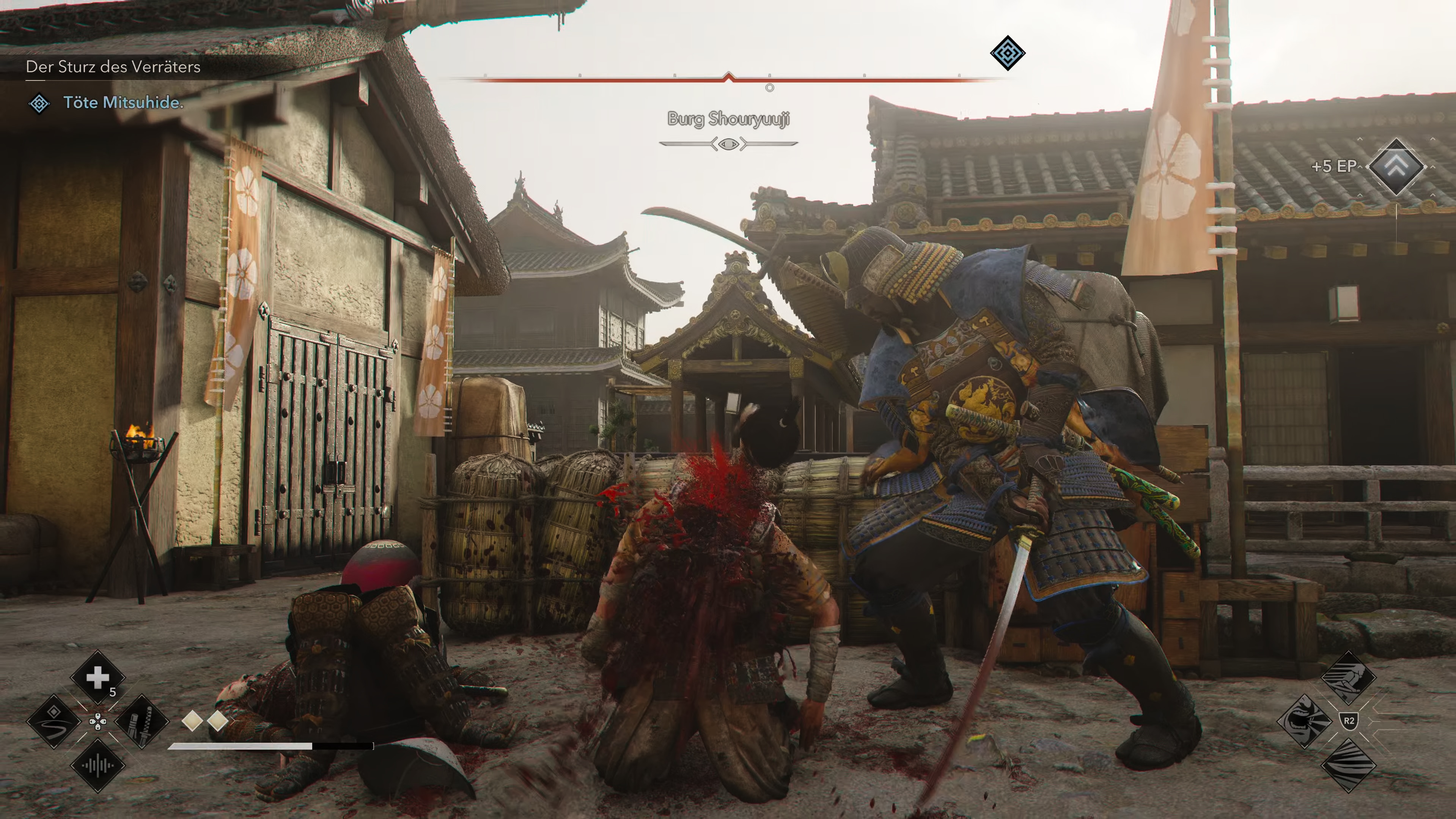Use the healing ration with the white cross
The height and width of the screenshot is (819, 1456).
pos(97,677)
